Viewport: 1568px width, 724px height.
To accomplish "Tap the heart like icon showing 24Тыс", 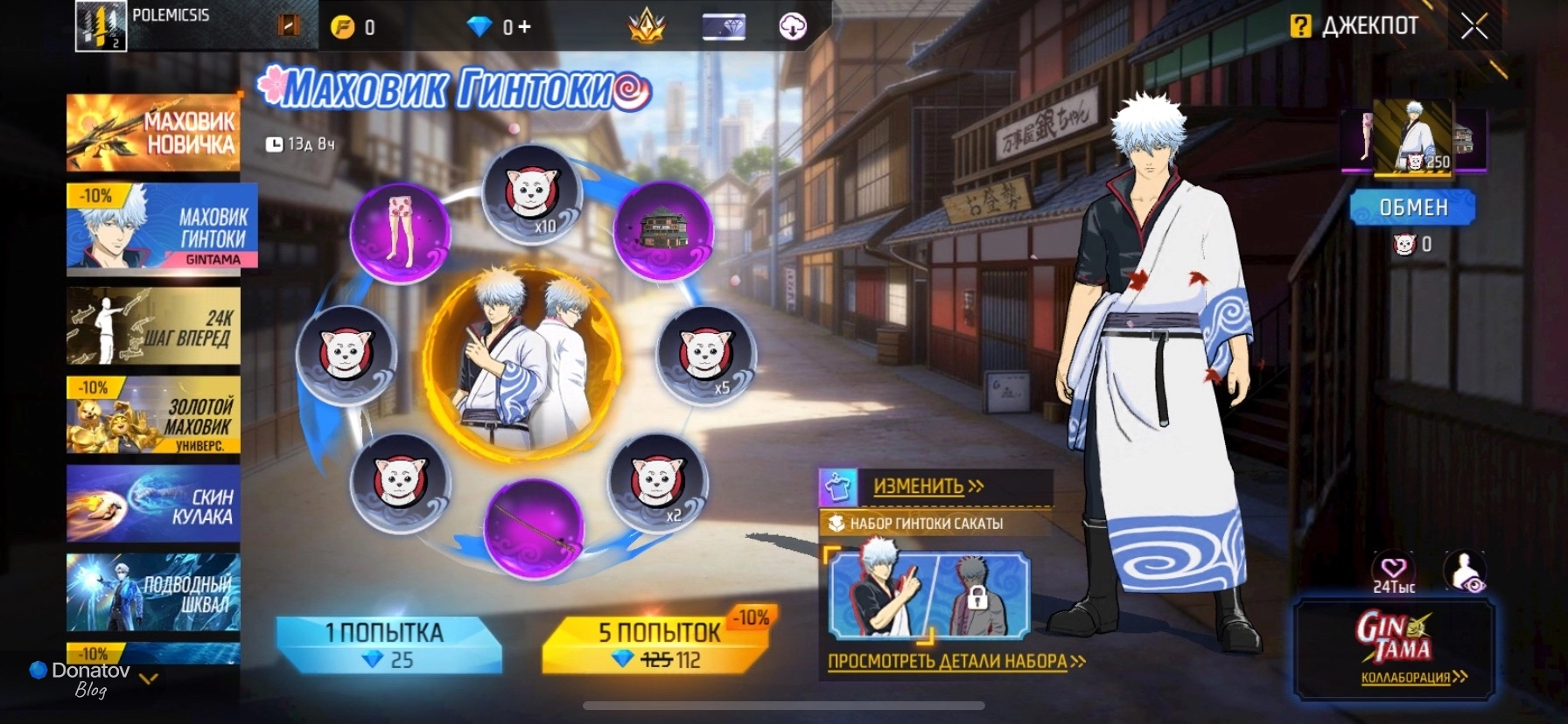I will click(1393, 569).
